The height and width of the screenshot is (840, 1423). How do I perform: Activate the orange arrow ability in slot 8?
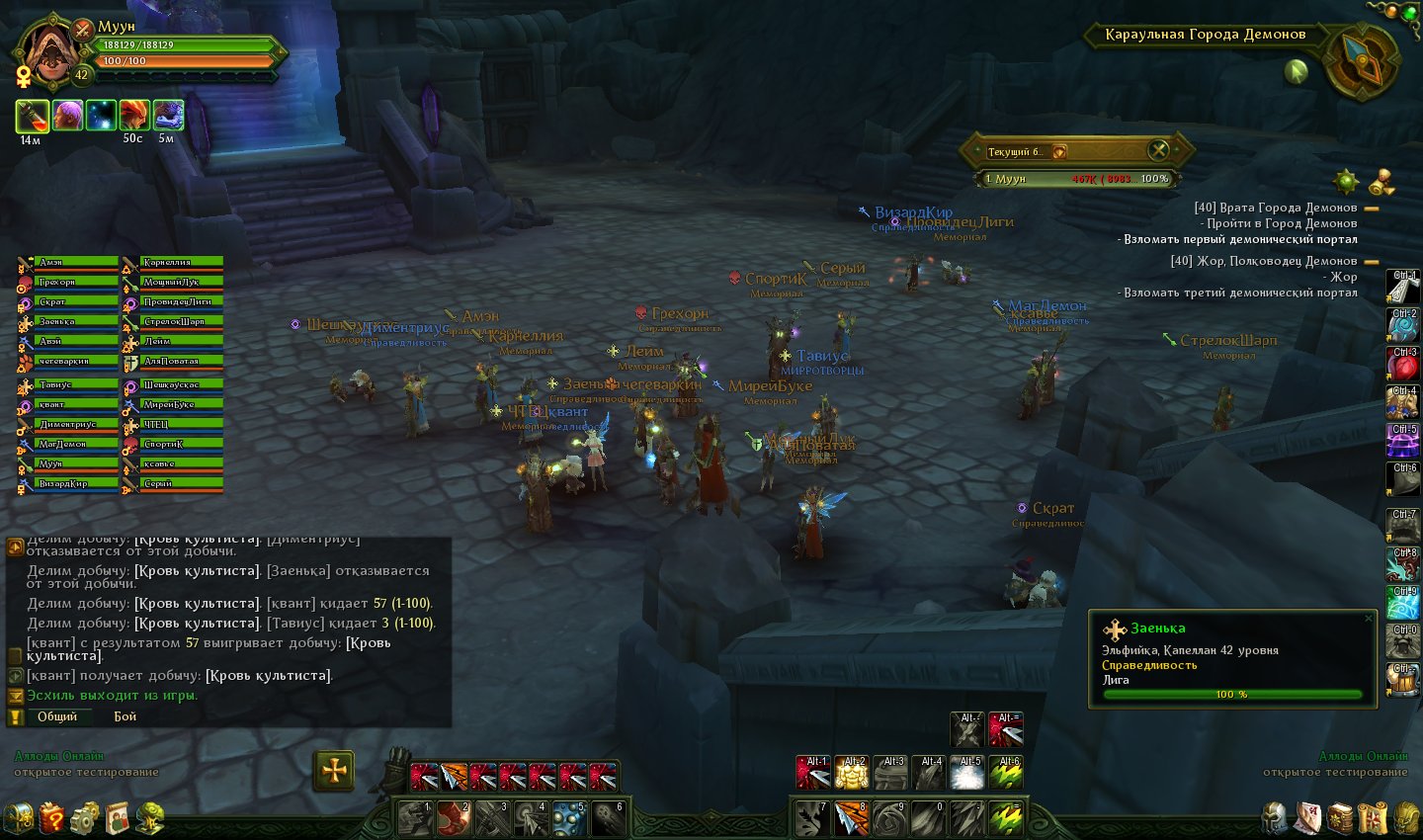click(x=851, y=818)
